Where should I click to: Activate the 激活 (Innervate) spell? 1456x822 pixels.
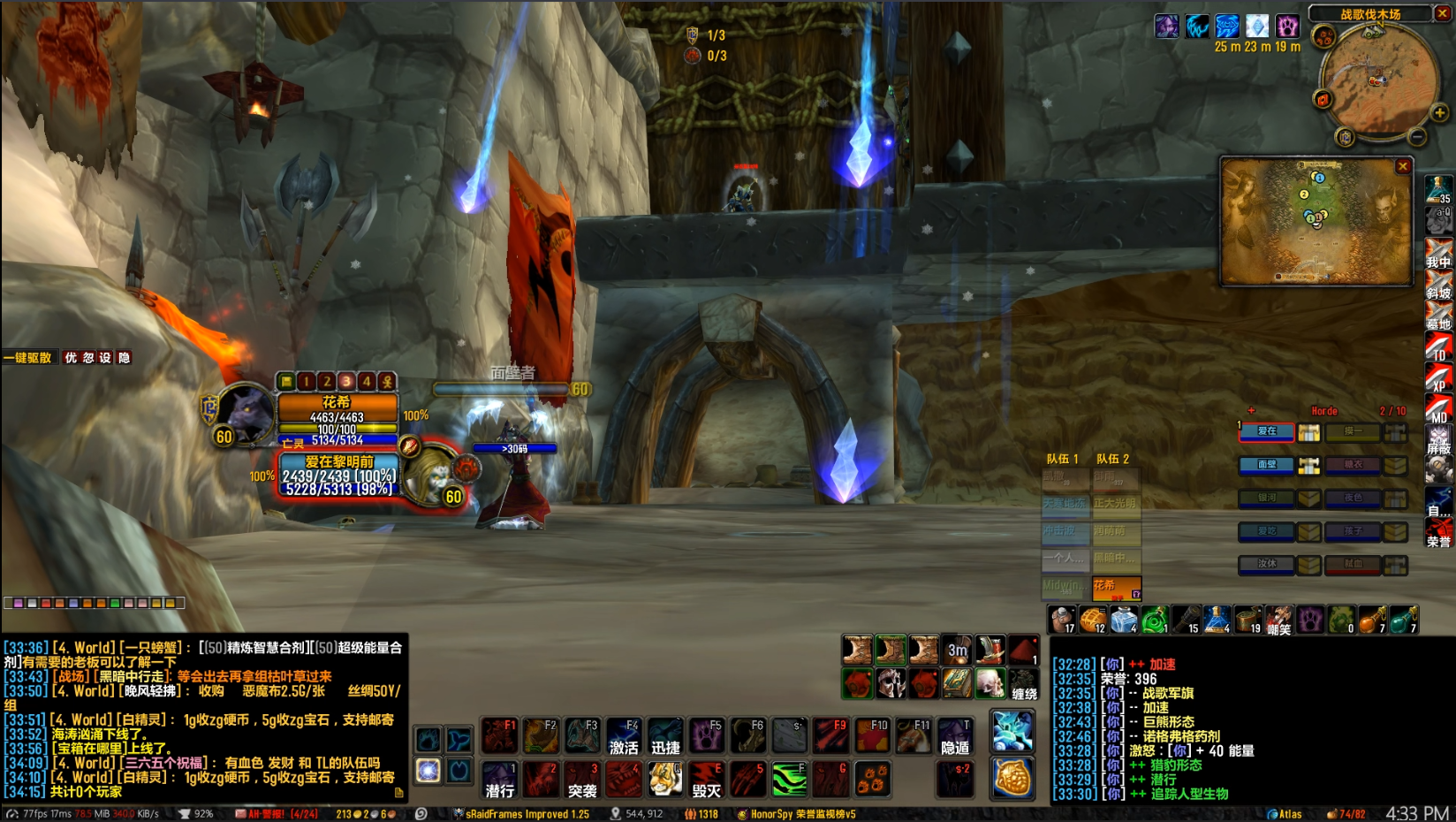pyautogui.click(x=624, y=736)
